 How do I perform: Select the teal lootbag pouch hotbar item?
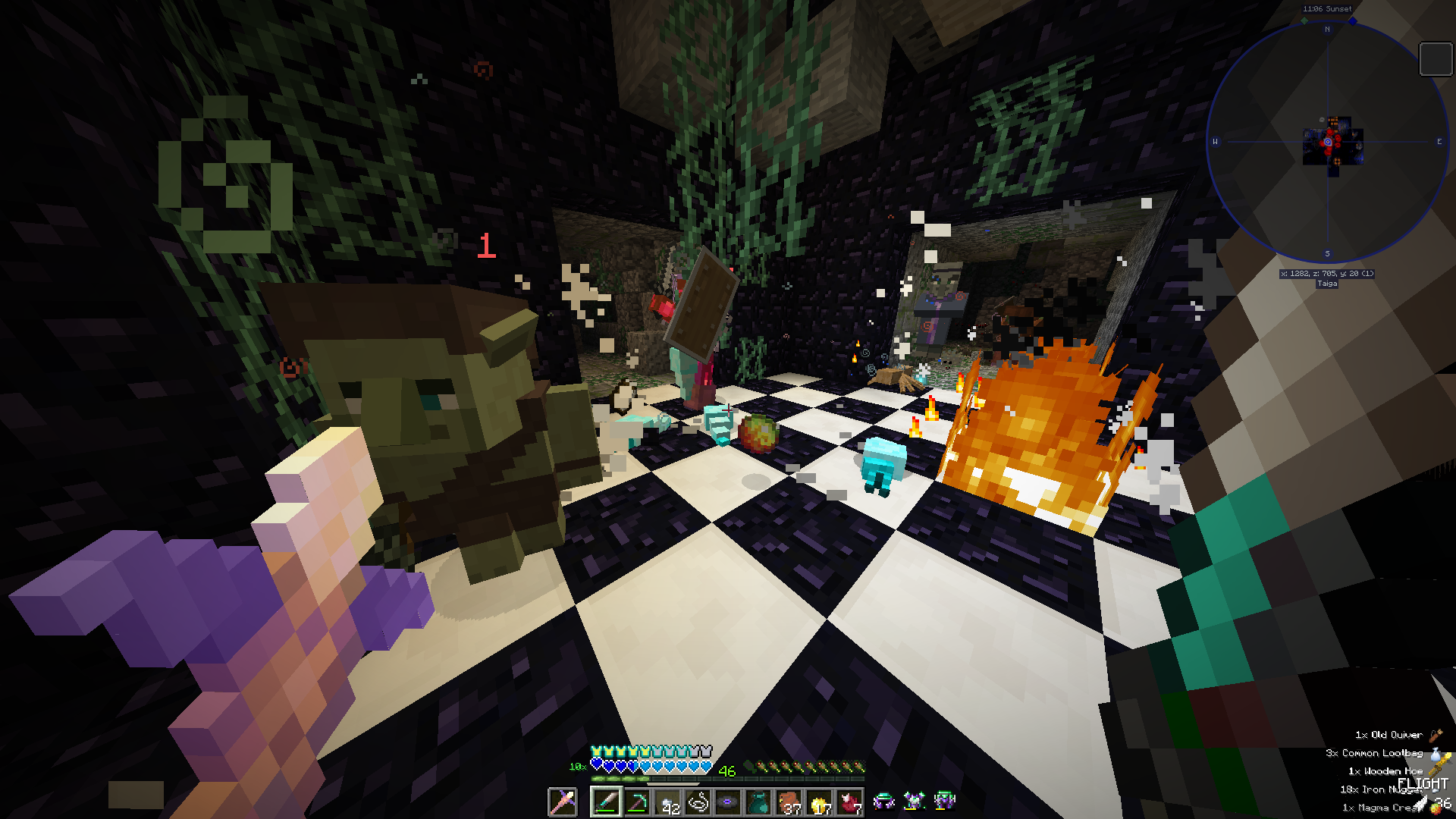[x=757, y=803]
